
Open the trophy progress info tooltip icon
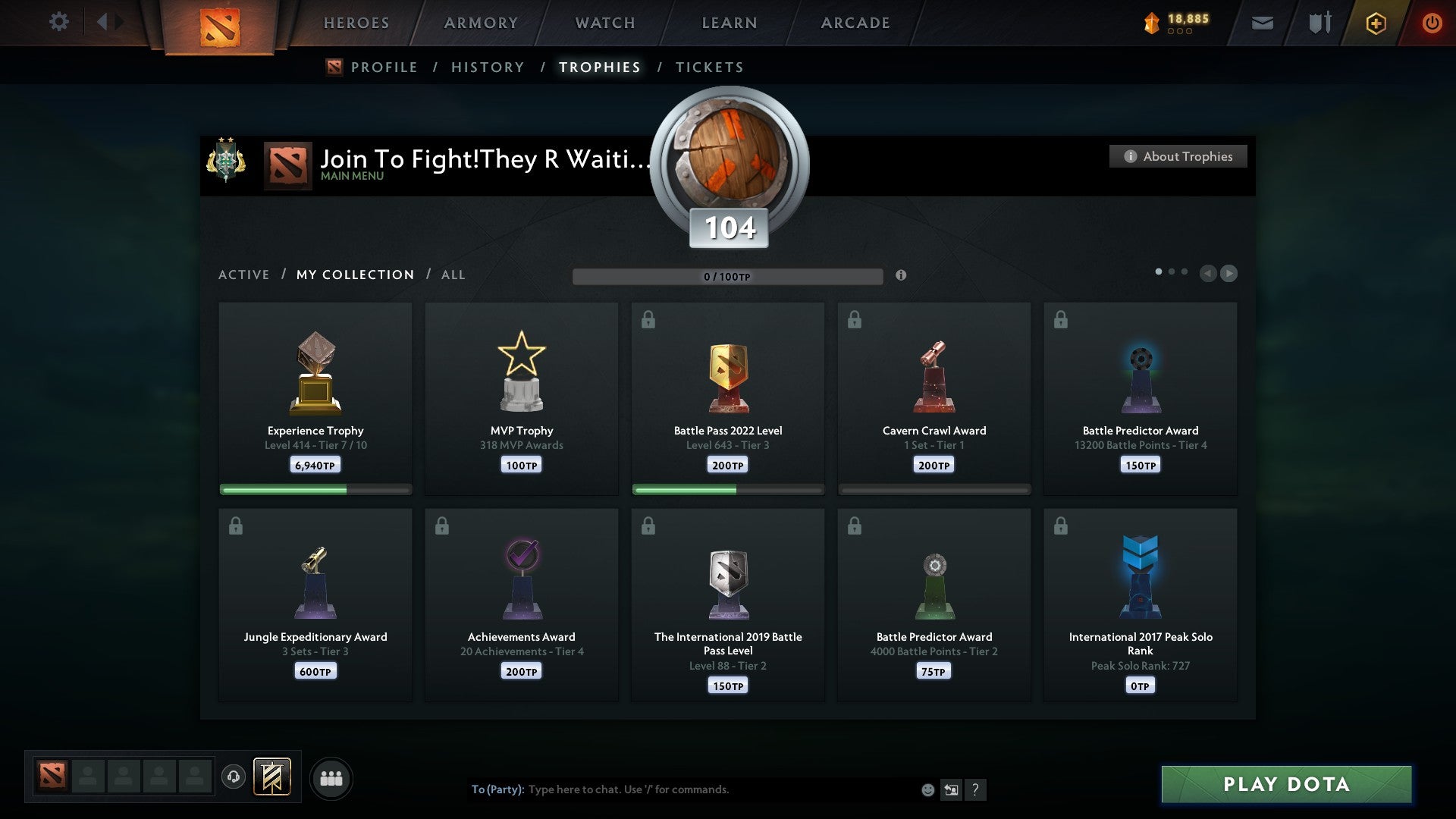(x=901, y=277)
